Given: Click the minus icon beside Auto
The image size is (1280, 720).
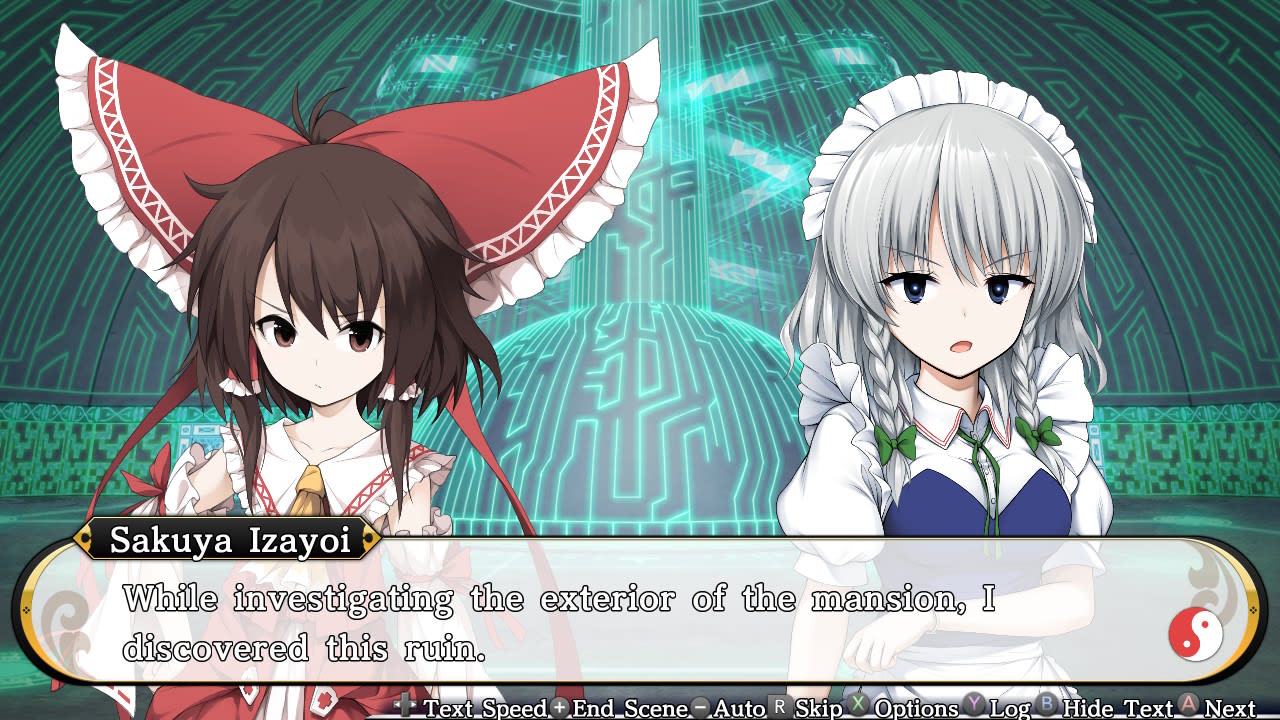Looking at the screenshot, I should tap(698, 708).
